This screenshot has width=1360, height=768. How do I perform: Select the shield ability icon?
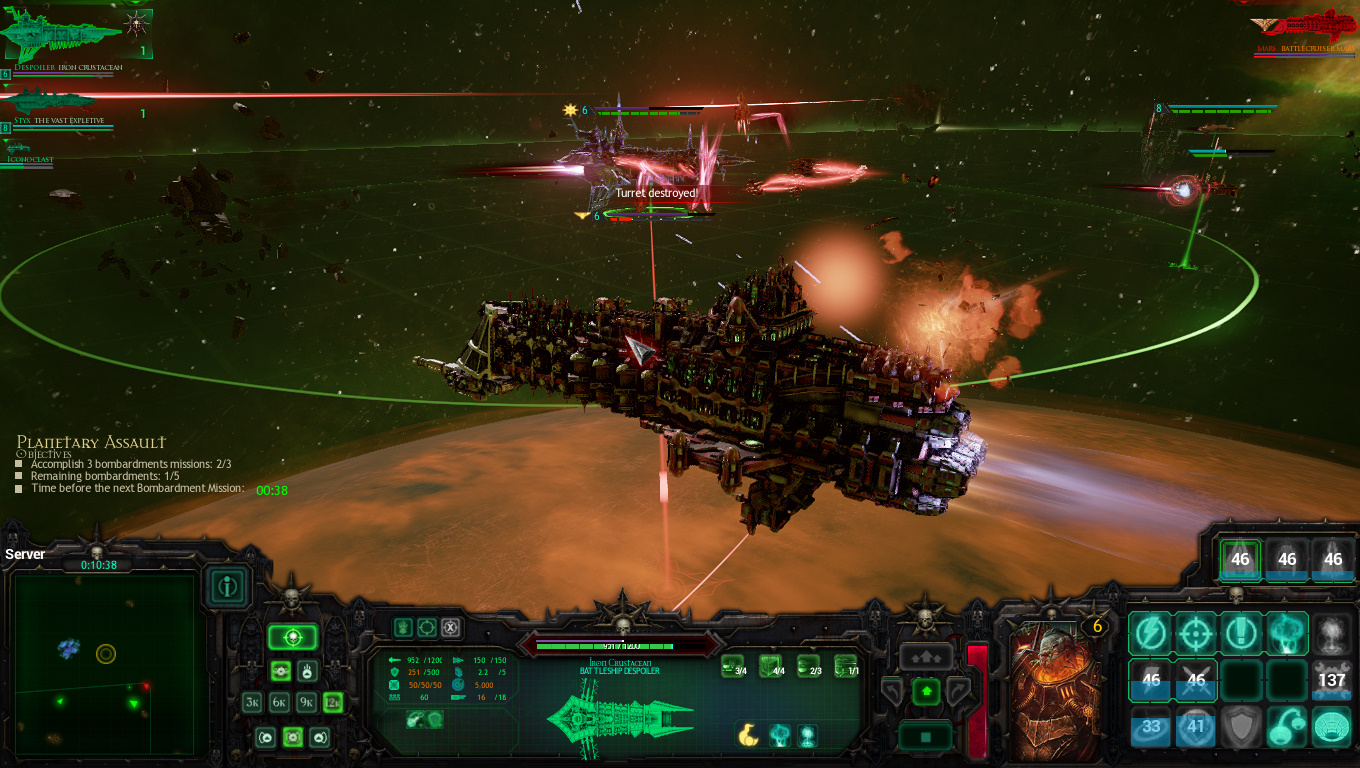click(x=1243, y=726)
